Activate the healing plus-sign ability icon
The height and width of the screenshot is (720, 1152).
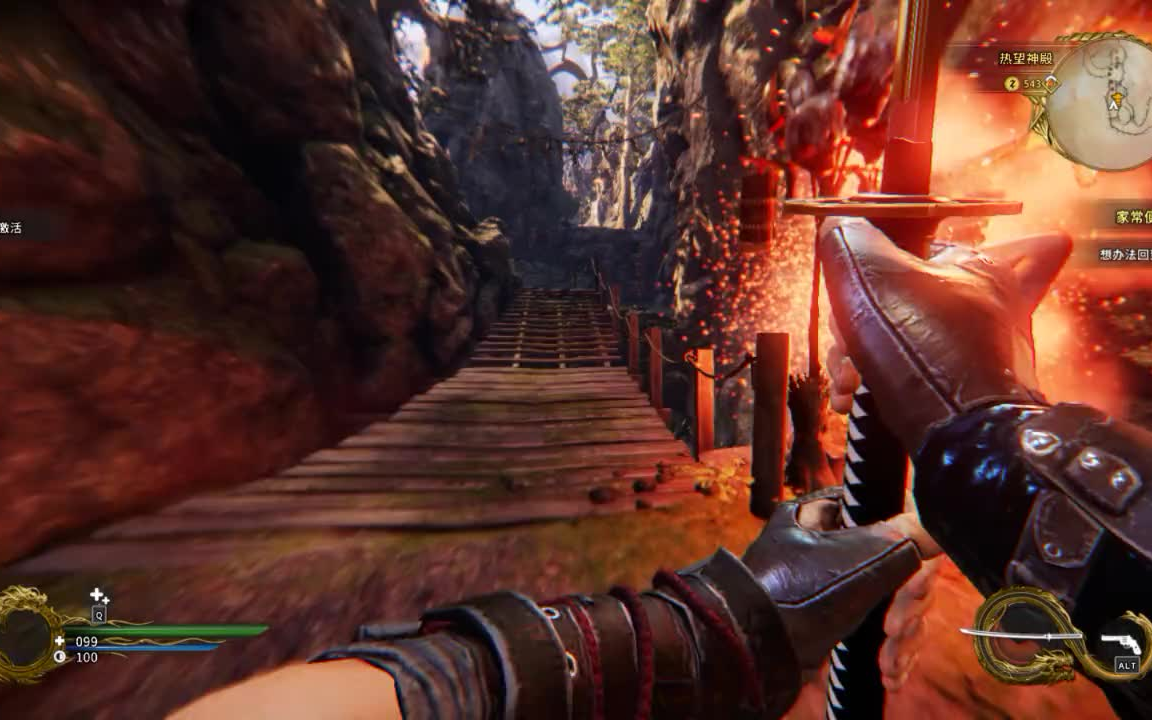click(x=98, y=597)
